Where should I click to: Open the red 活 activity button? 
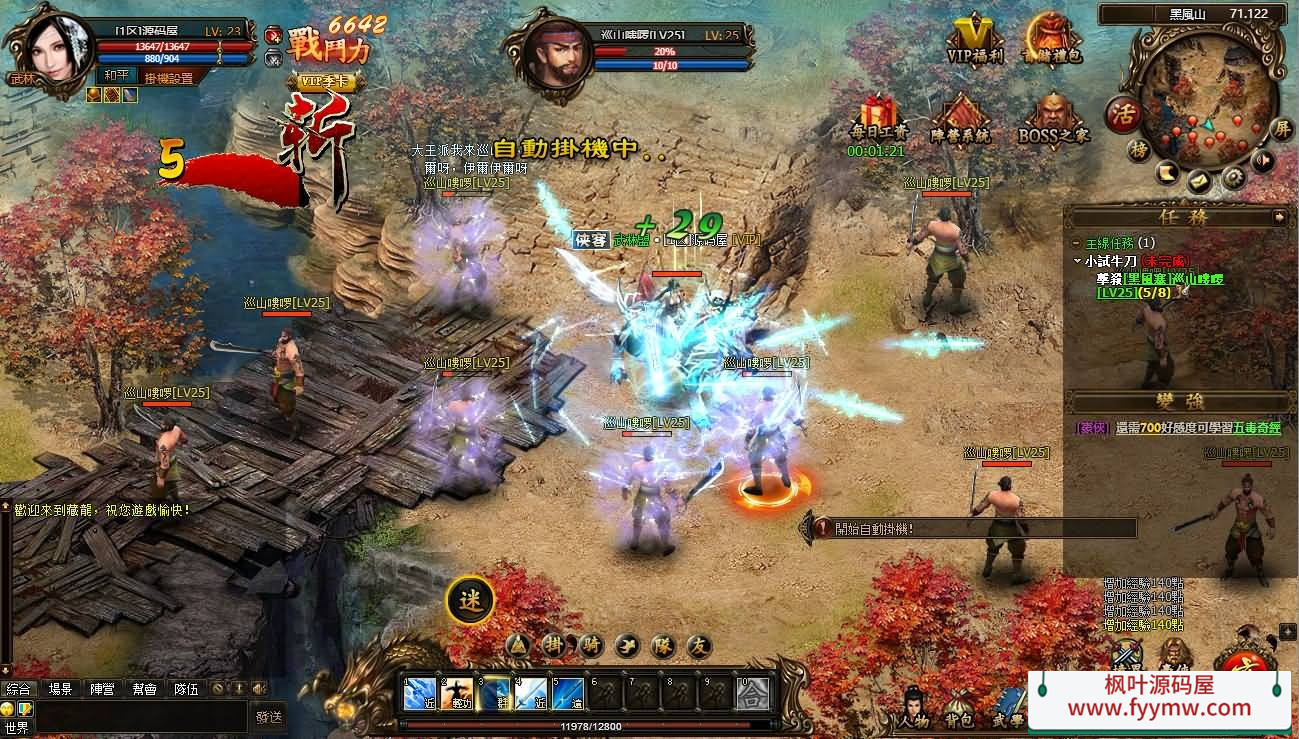(1125, 113)
